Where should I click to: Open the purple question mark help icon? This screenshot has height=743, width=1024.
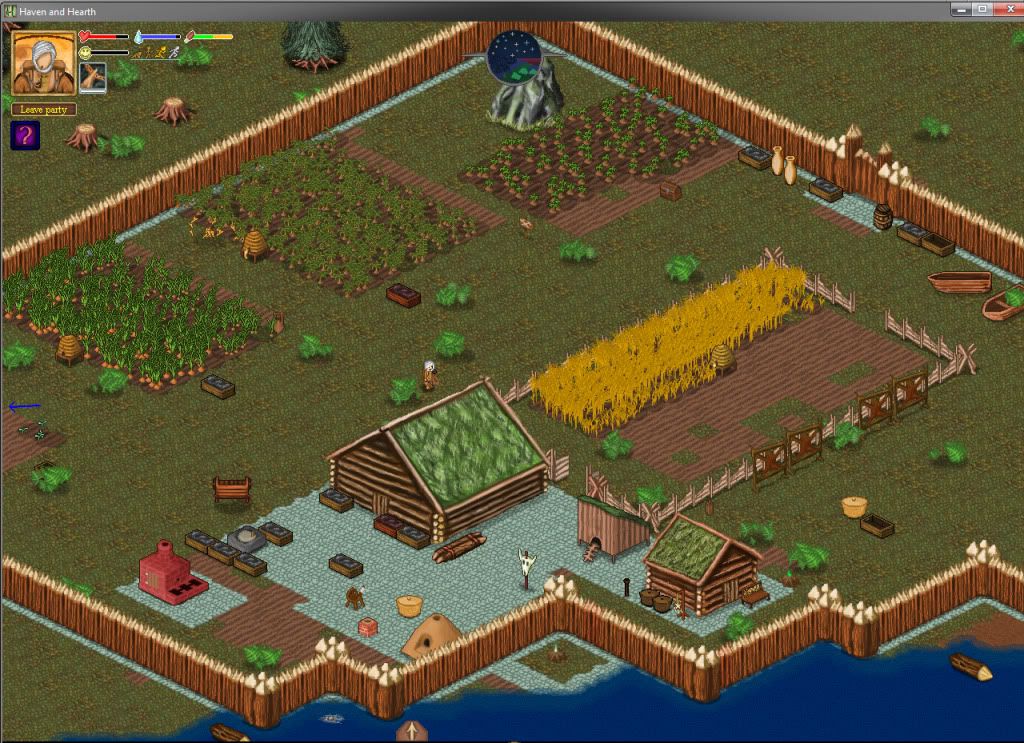click(x=25, y=135)
